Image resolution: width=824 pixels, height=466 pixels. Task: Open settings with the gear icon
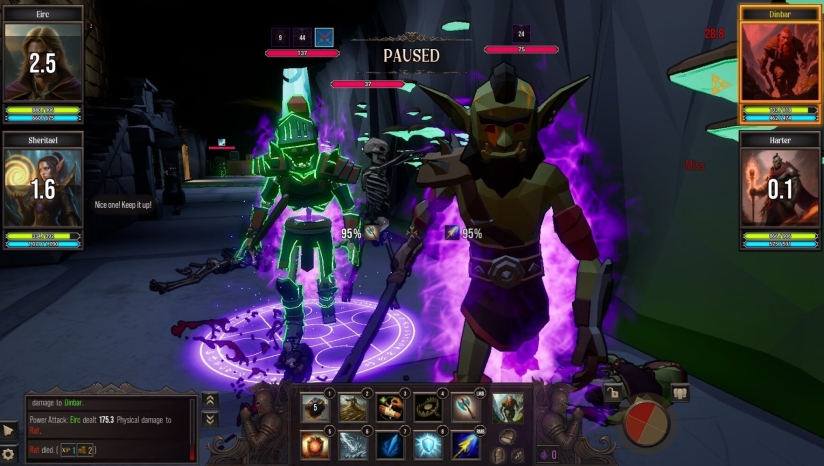9,454
